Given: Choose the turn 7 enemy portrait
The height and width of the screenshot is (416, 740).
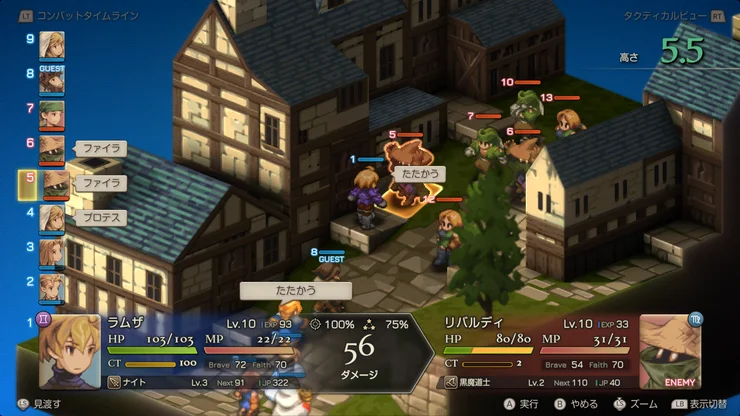Looking at the screenshot, I should pos(52,114).
